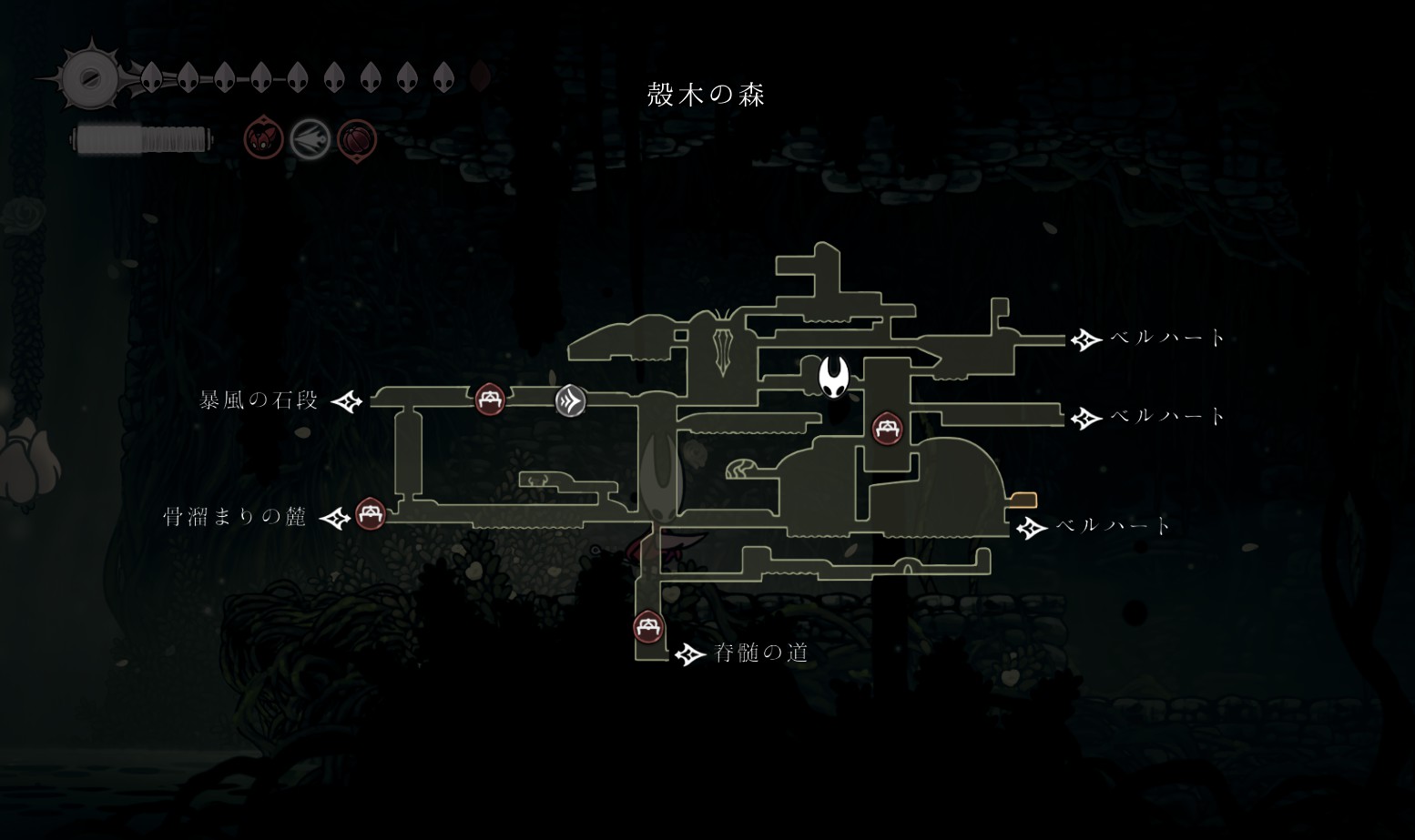The height and width of the screenshot is (840, 1415).
Task: Choose the 脊髄の道 area exit label
Action: (x=761, y=653)
